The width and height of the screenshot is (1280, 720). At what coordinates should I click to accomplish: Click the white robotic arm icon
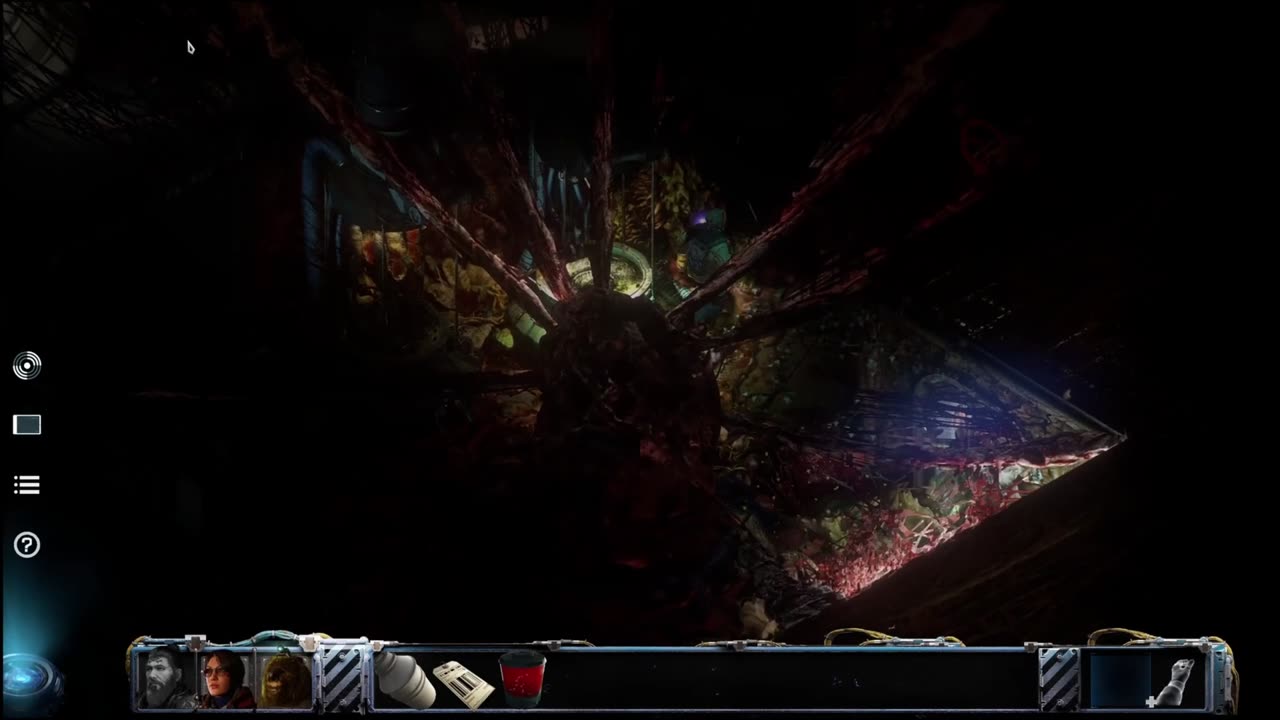click(x=1178, y=681)
